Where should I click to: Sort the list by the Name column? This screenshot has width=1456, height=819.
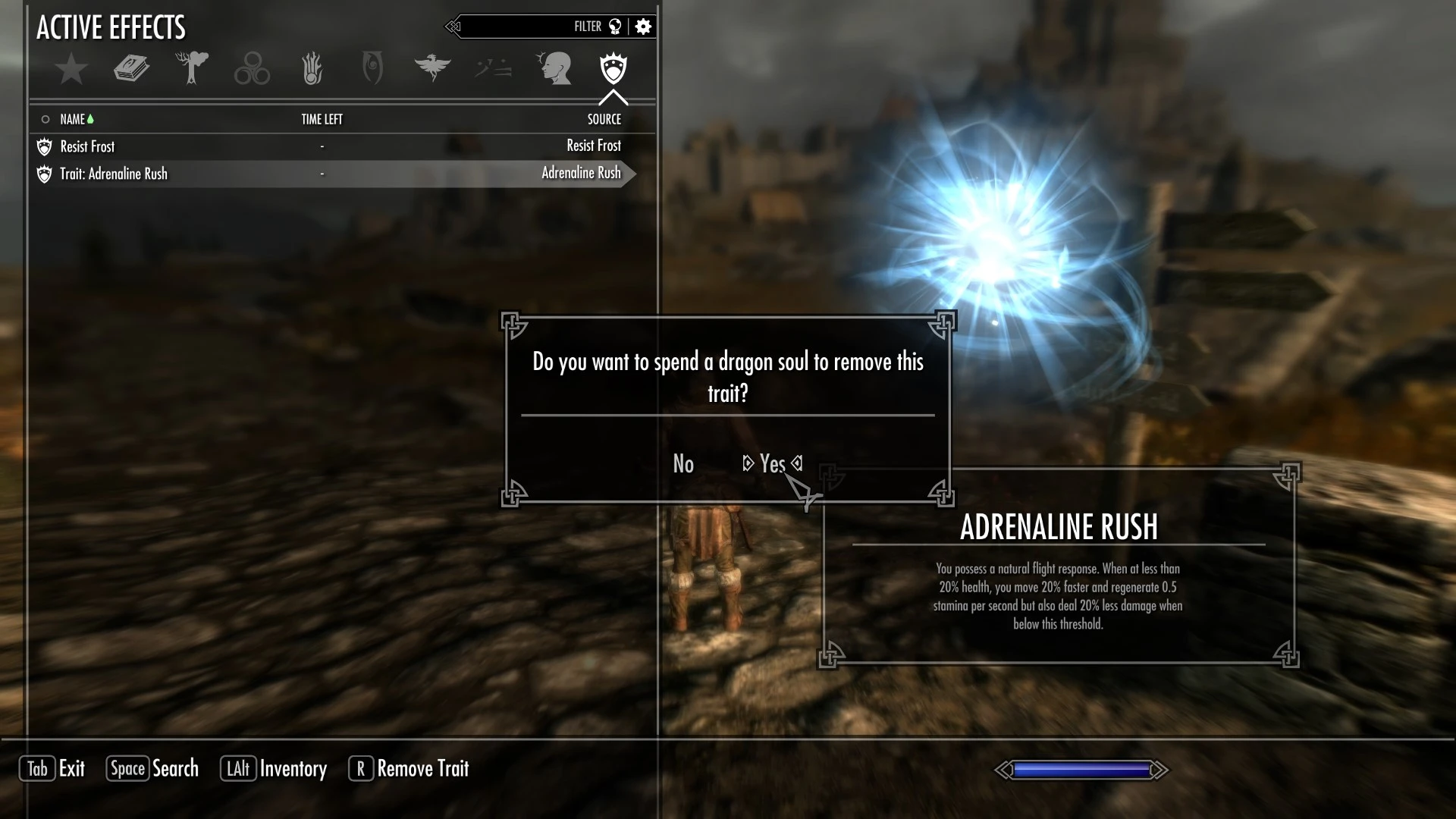point(73,119)
